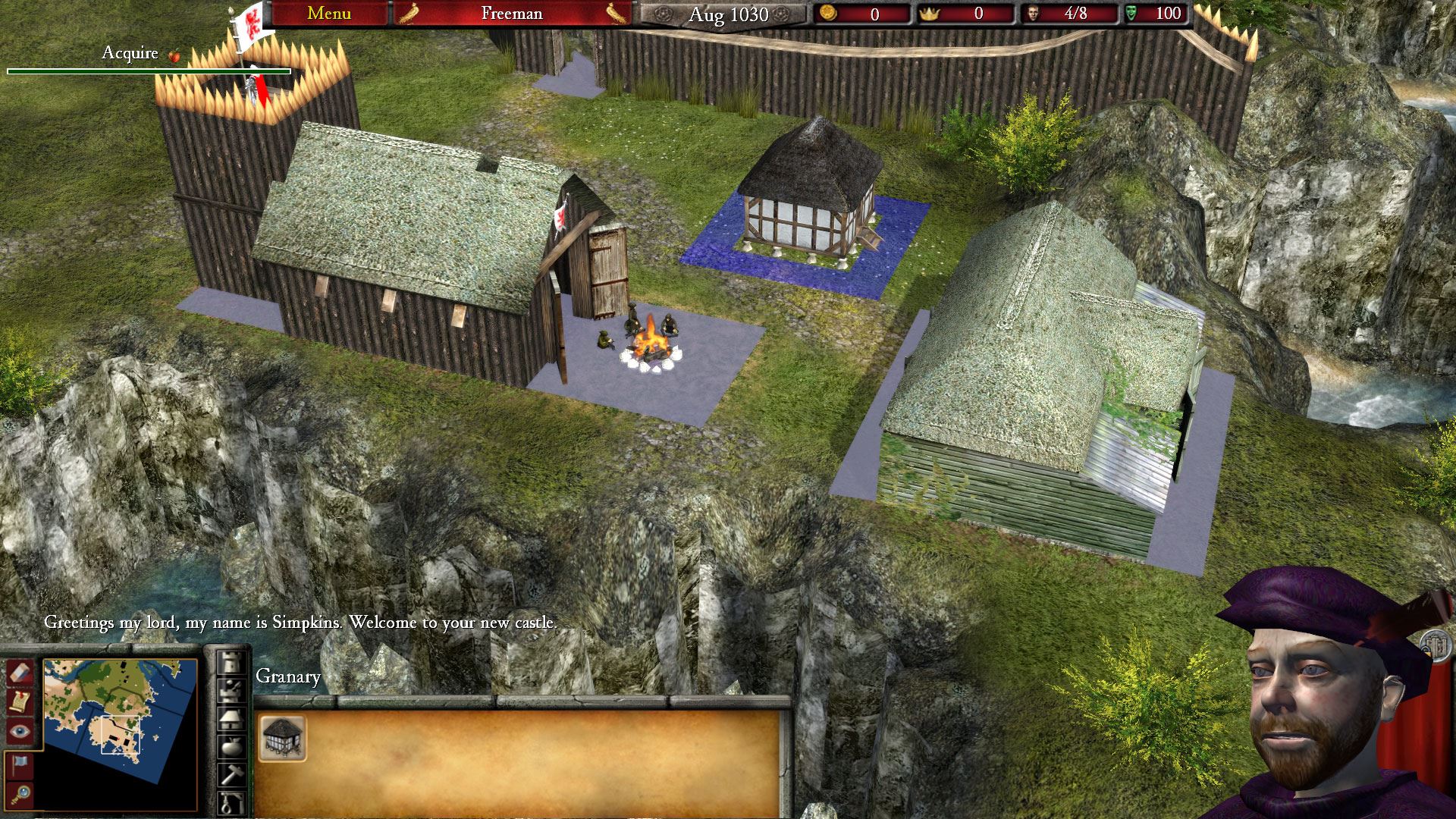Open the siege catapult build category

pyautogui.click(x=231, y=691)
